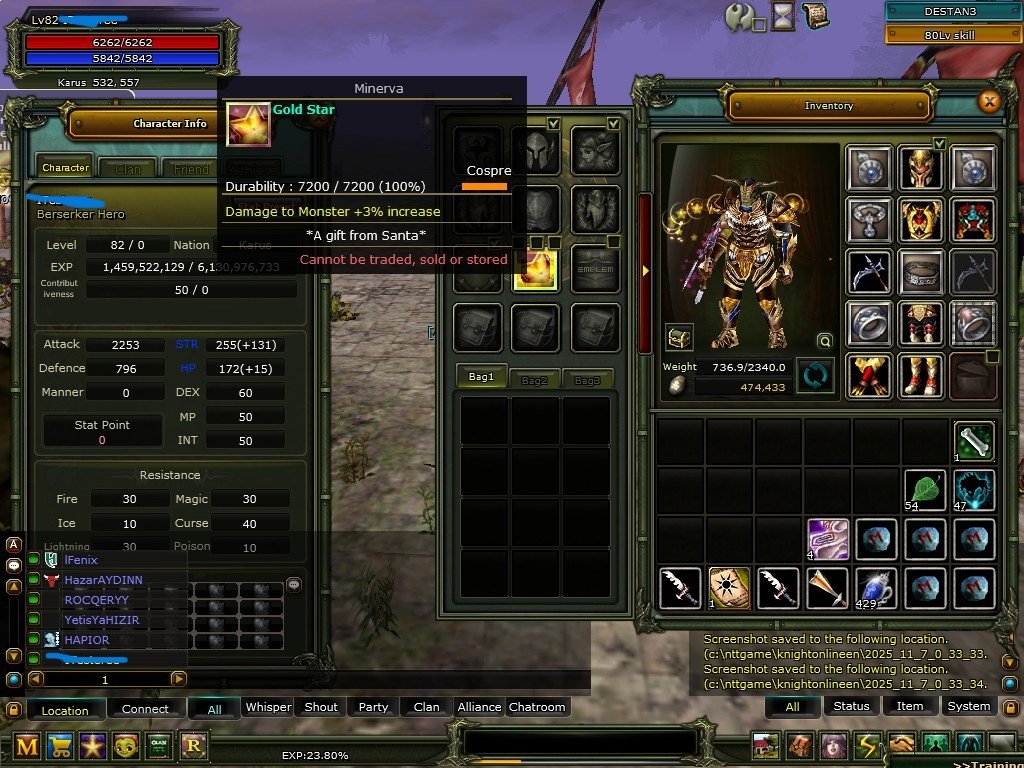Open the Bag1 tab
The image size is (1024, 768).
tap(481, 377)
